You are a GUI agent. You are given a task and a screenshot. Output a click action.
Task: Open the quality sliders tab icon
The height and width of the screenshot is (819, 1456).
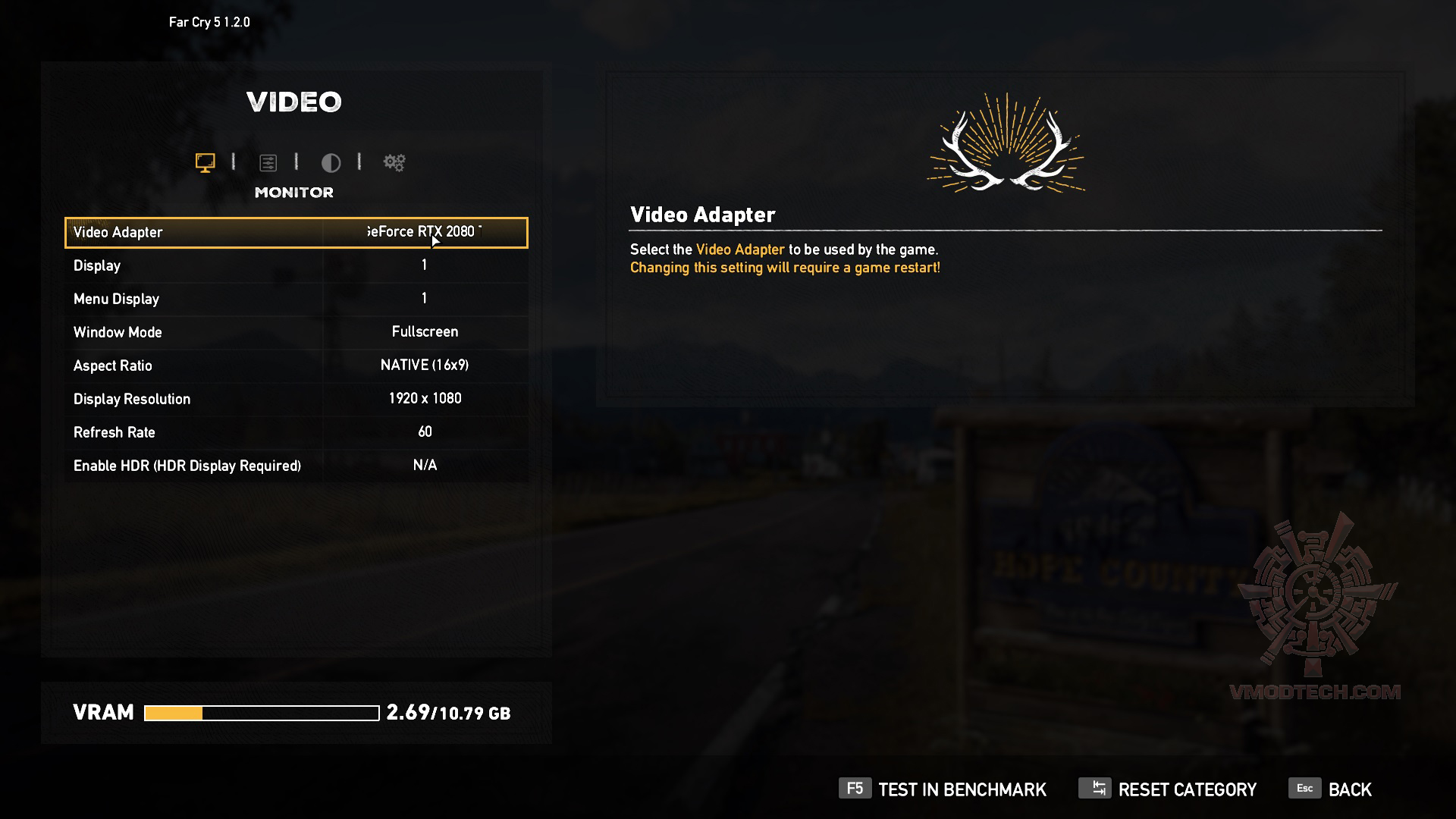click(x=268, y=162)
